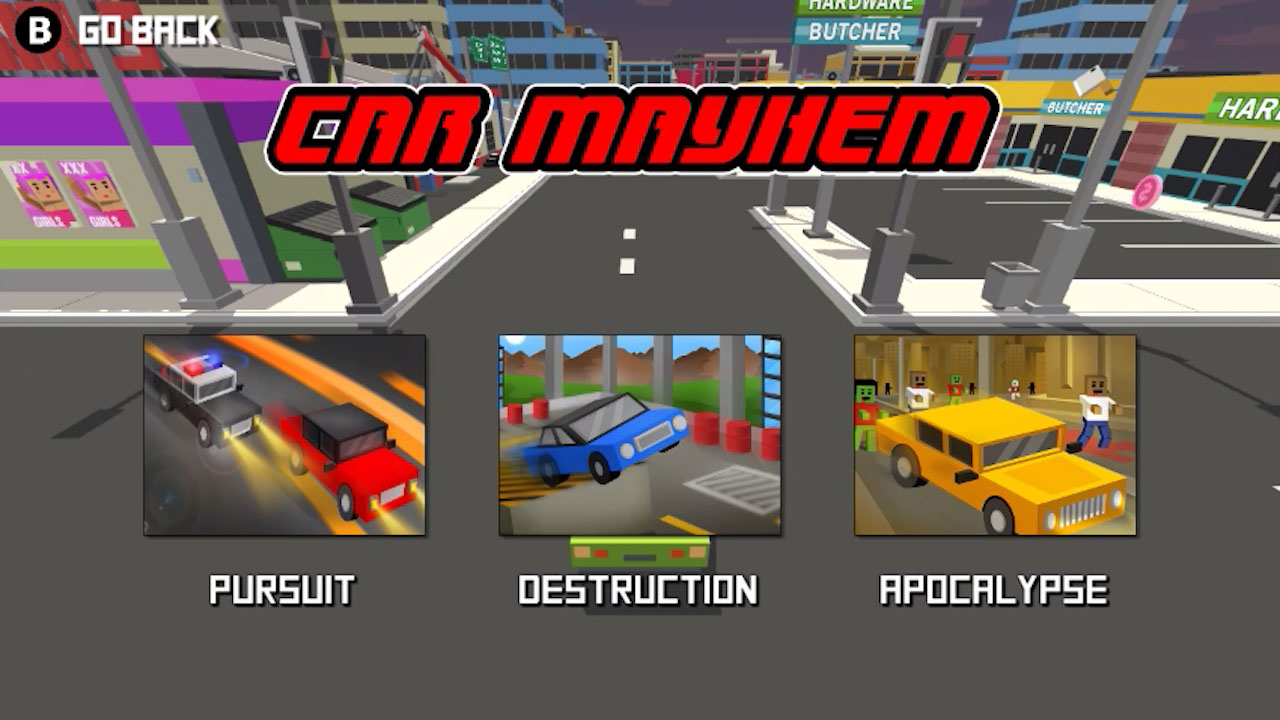This screenshot has width=1280, height=720.
Task: Select the Pursuit police chase thumbnail
Action: tap(280, 435)
